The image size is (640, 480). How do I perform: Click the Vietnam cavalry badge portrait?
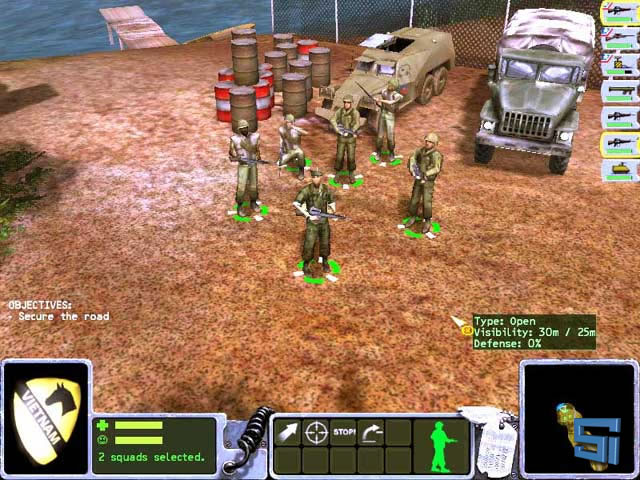pos(46,417)
